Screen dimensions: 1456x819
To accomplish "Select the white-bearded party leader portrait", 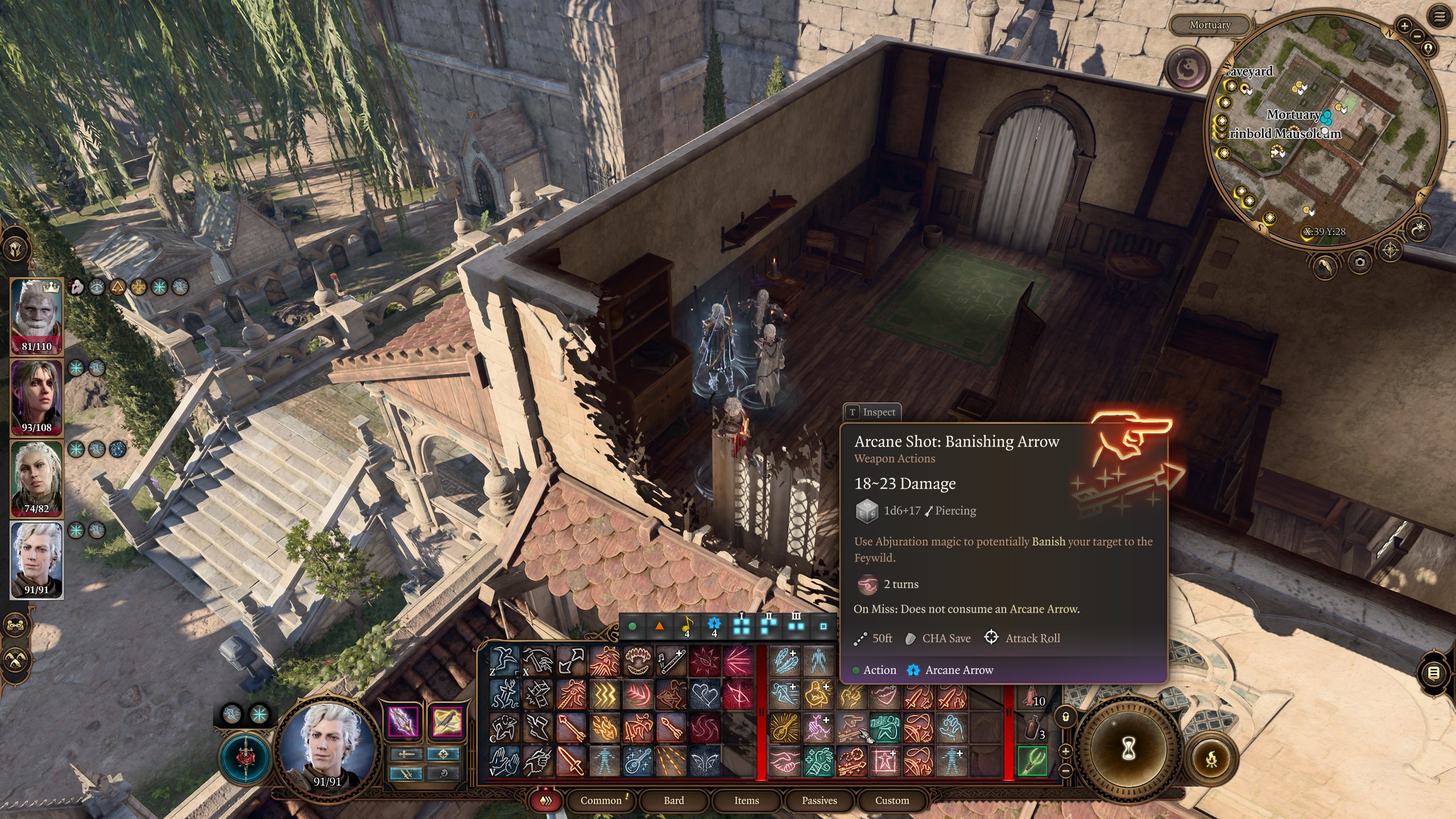I will pyautogui.click(x=36, y=316).
